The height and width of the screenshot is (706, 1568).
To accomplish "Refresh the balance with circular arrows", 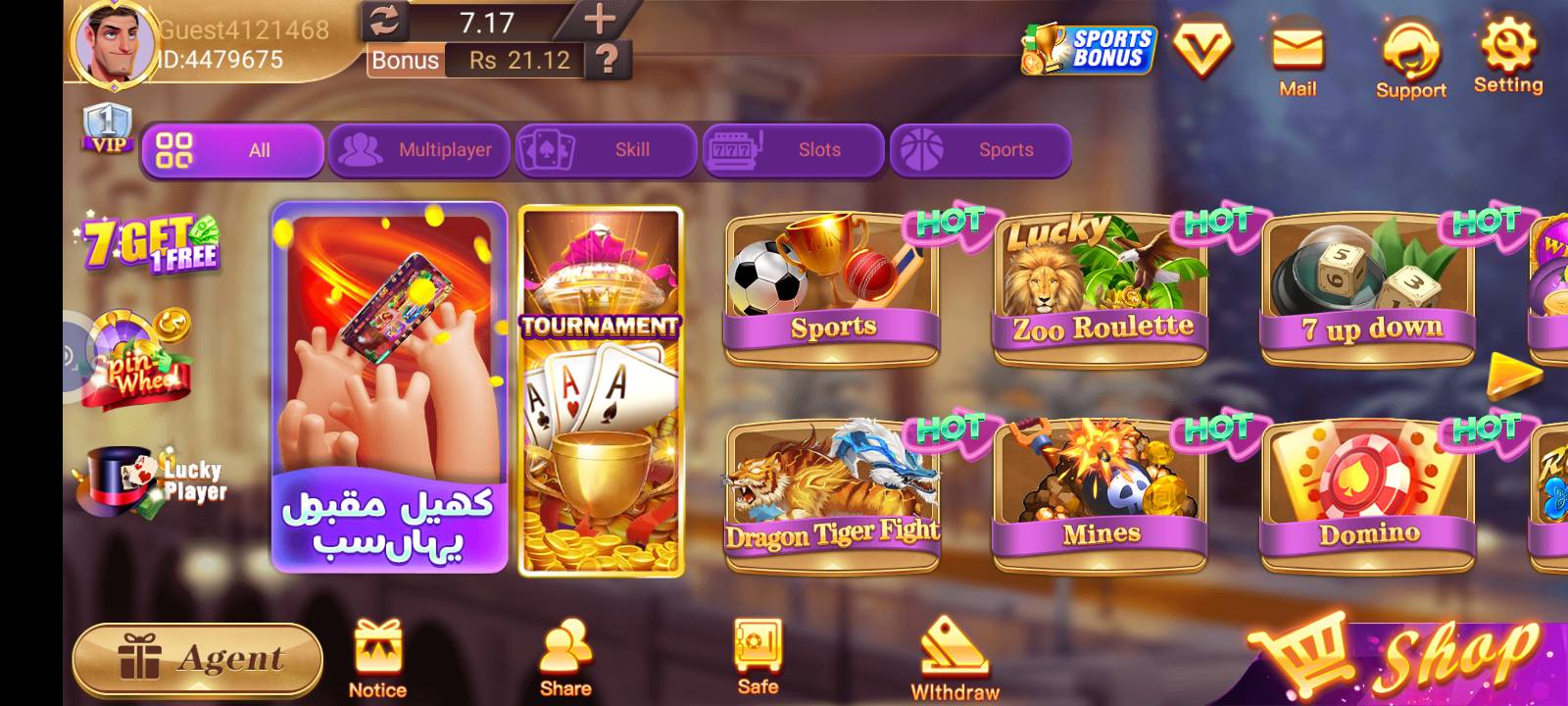I will coord(385,22).
